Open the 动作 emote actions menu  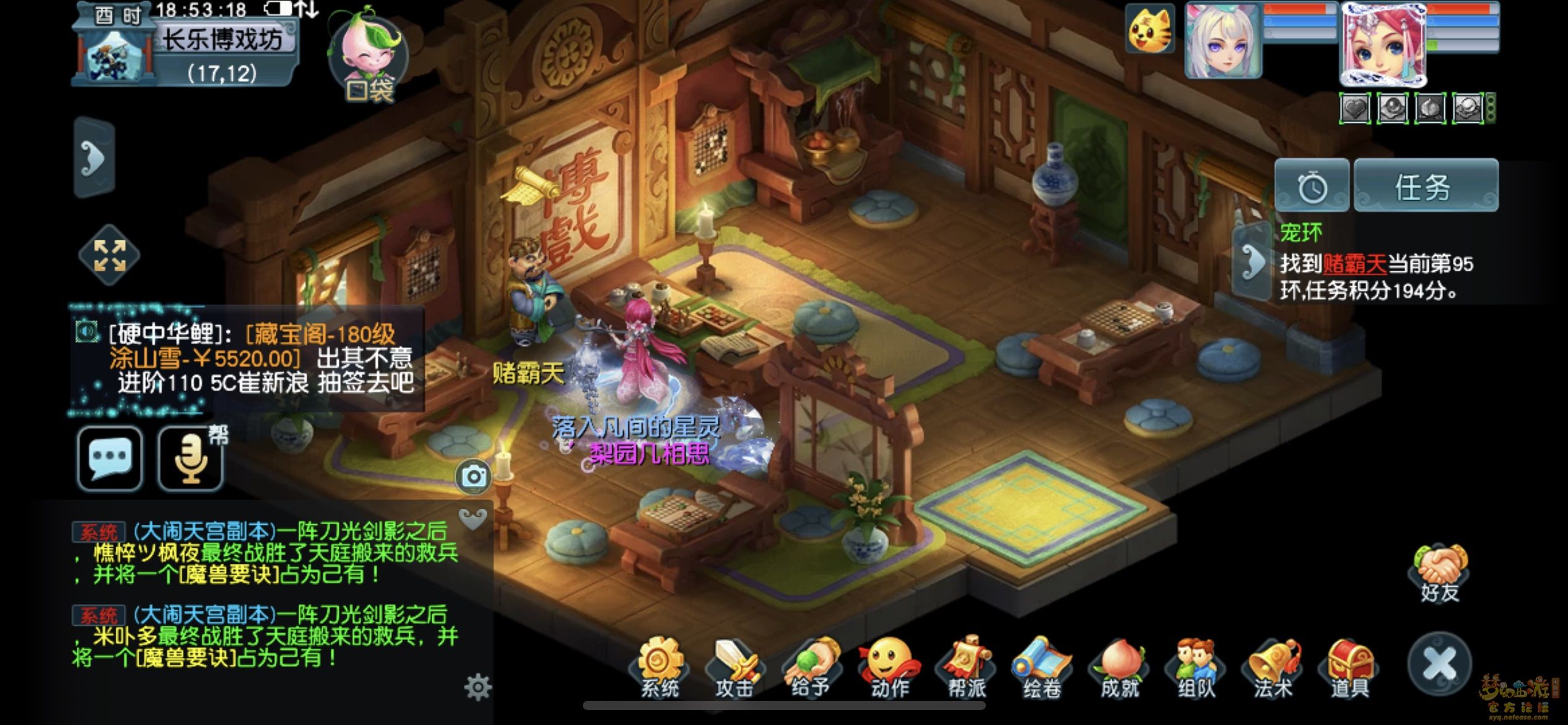[889, 668]
